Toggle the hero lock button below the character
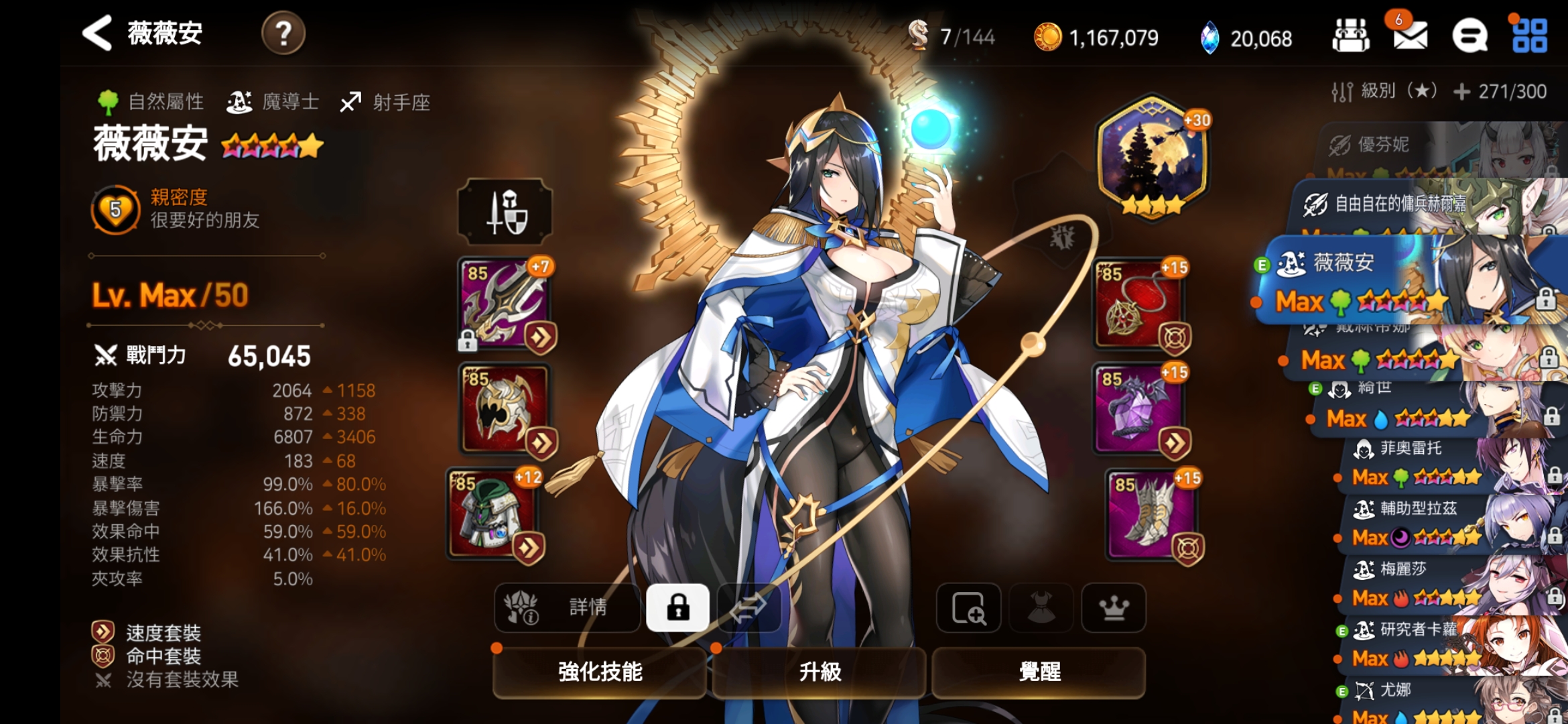The width and height of the screenshot is (1568, 724). 677,608
